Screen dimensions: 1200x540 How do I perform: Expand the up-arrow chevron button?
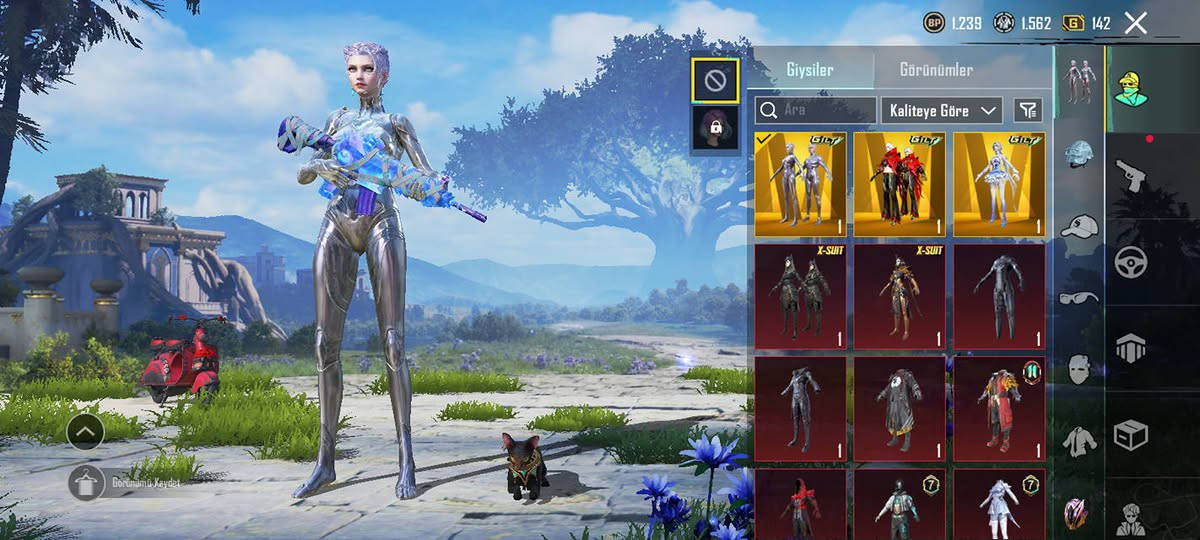tap(86, 431)
